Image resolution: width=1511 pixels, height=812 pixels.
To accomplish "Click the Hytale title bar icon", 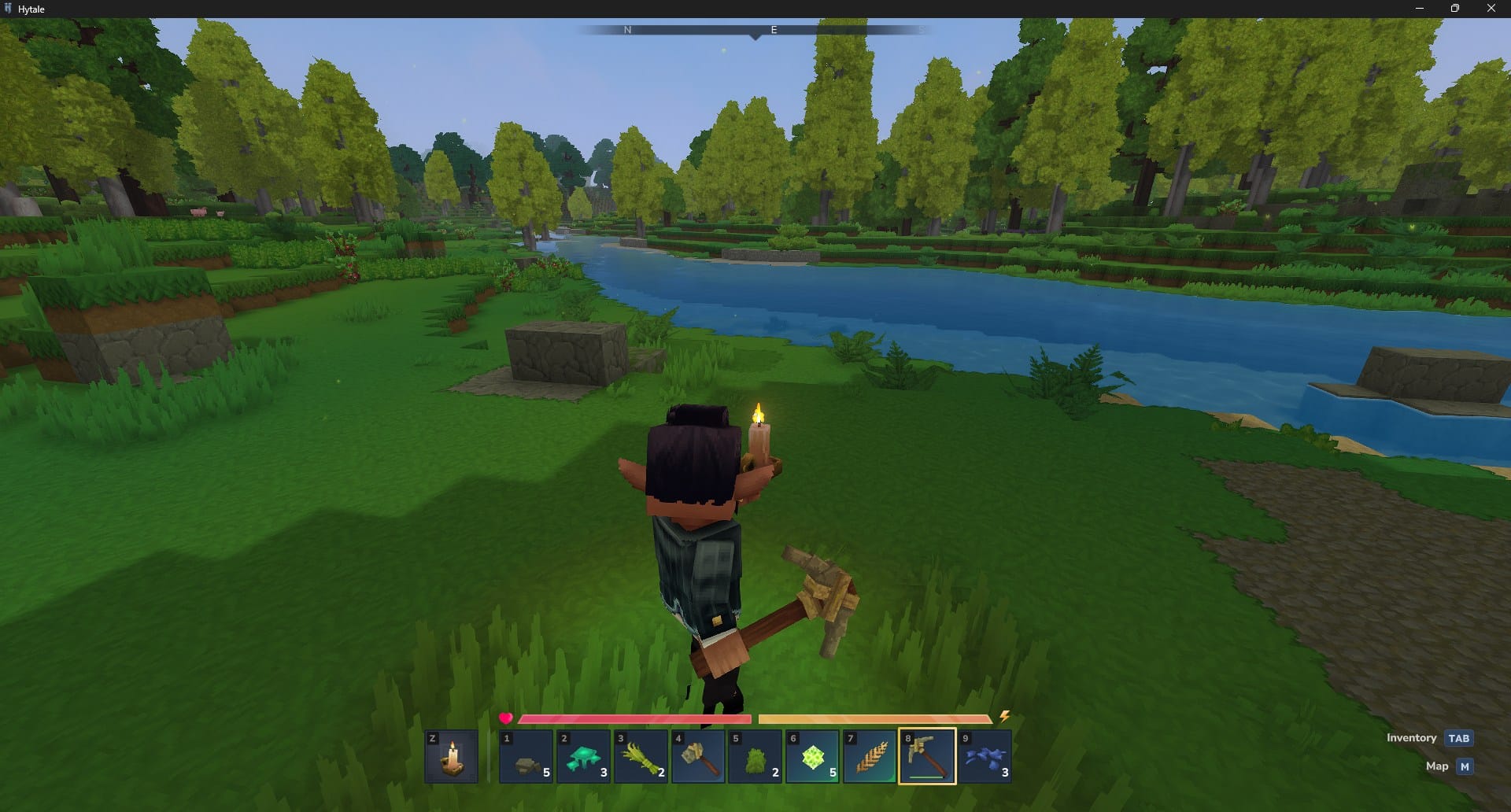I will pos(9,9).
